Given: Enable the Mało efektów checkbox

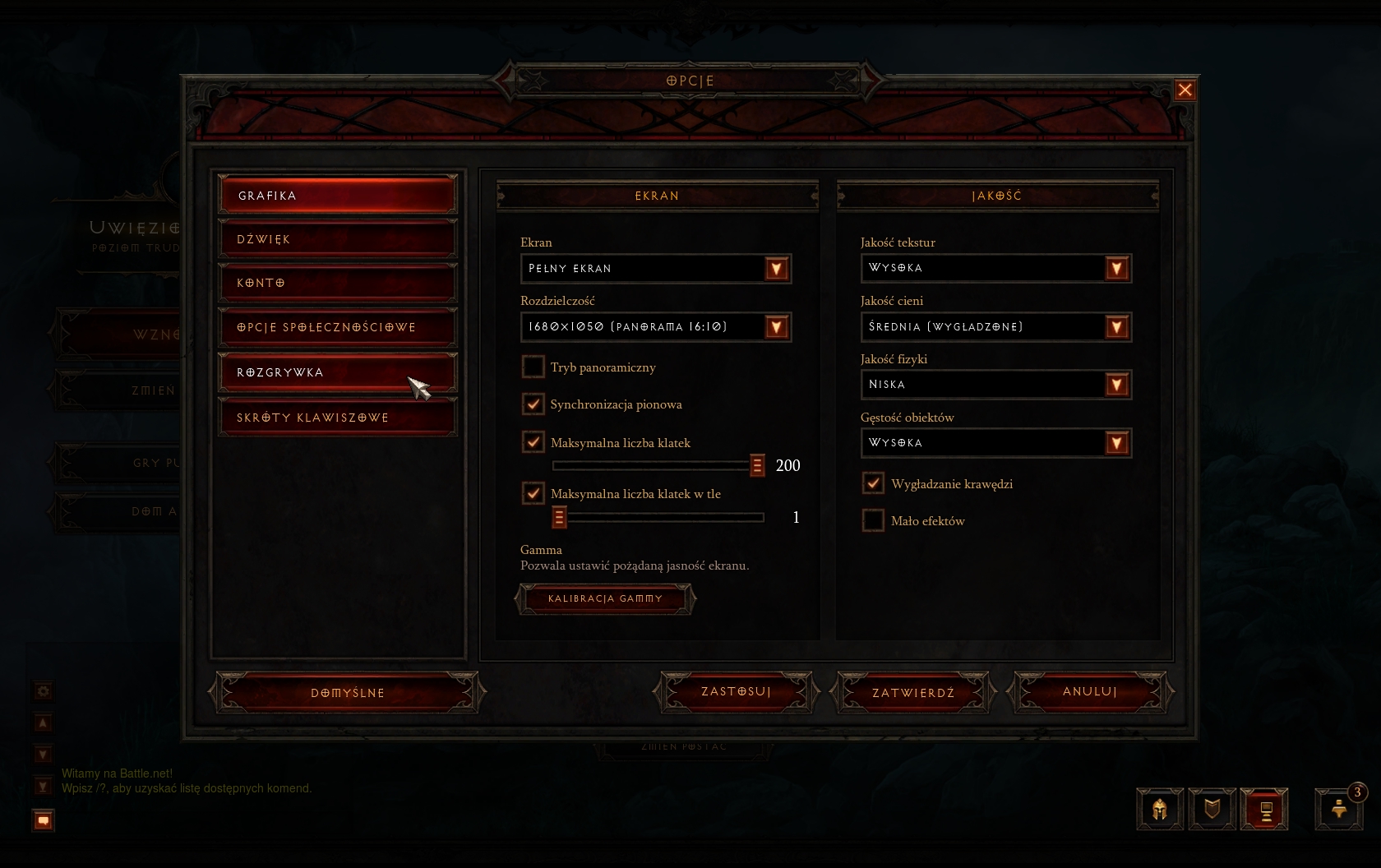Looking at the screenshot, I should pyautogui.click(x=873, y=520).
